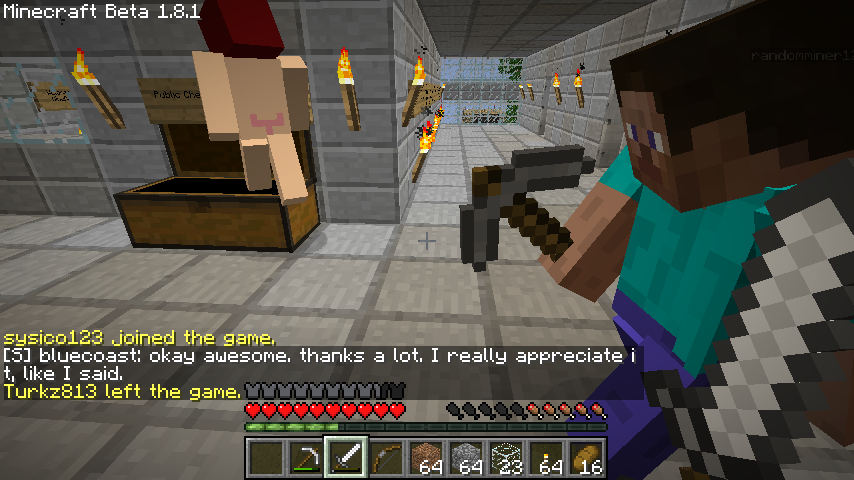The width and height of the screenshot is (854, 480).
Task: Switch to the dirt block stack
Action: coord(426,459)
